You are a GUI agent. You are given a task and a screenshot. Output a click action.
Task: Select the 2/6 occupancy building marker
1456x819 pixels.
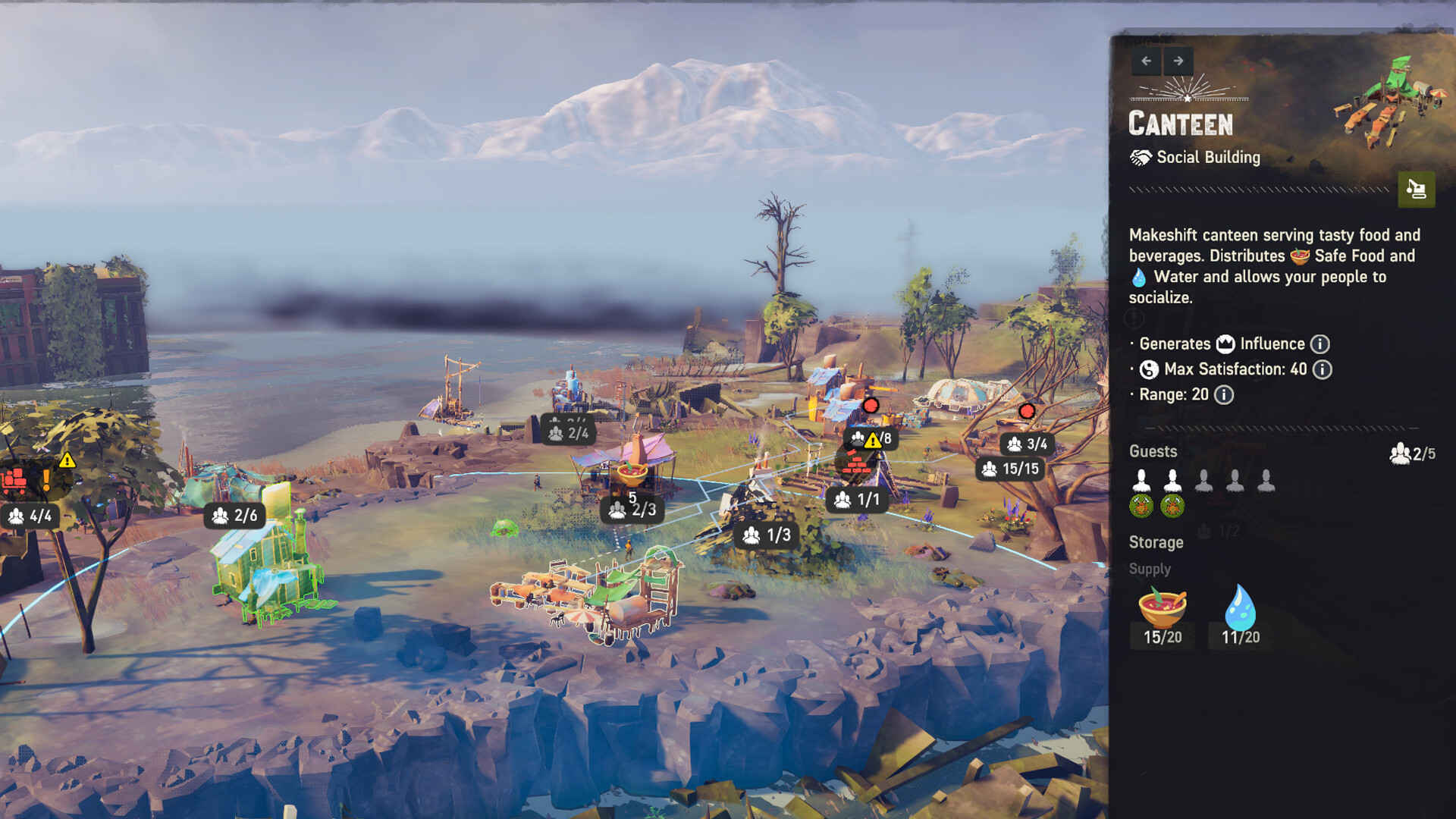pyautogui.click(x=235, y=516)
